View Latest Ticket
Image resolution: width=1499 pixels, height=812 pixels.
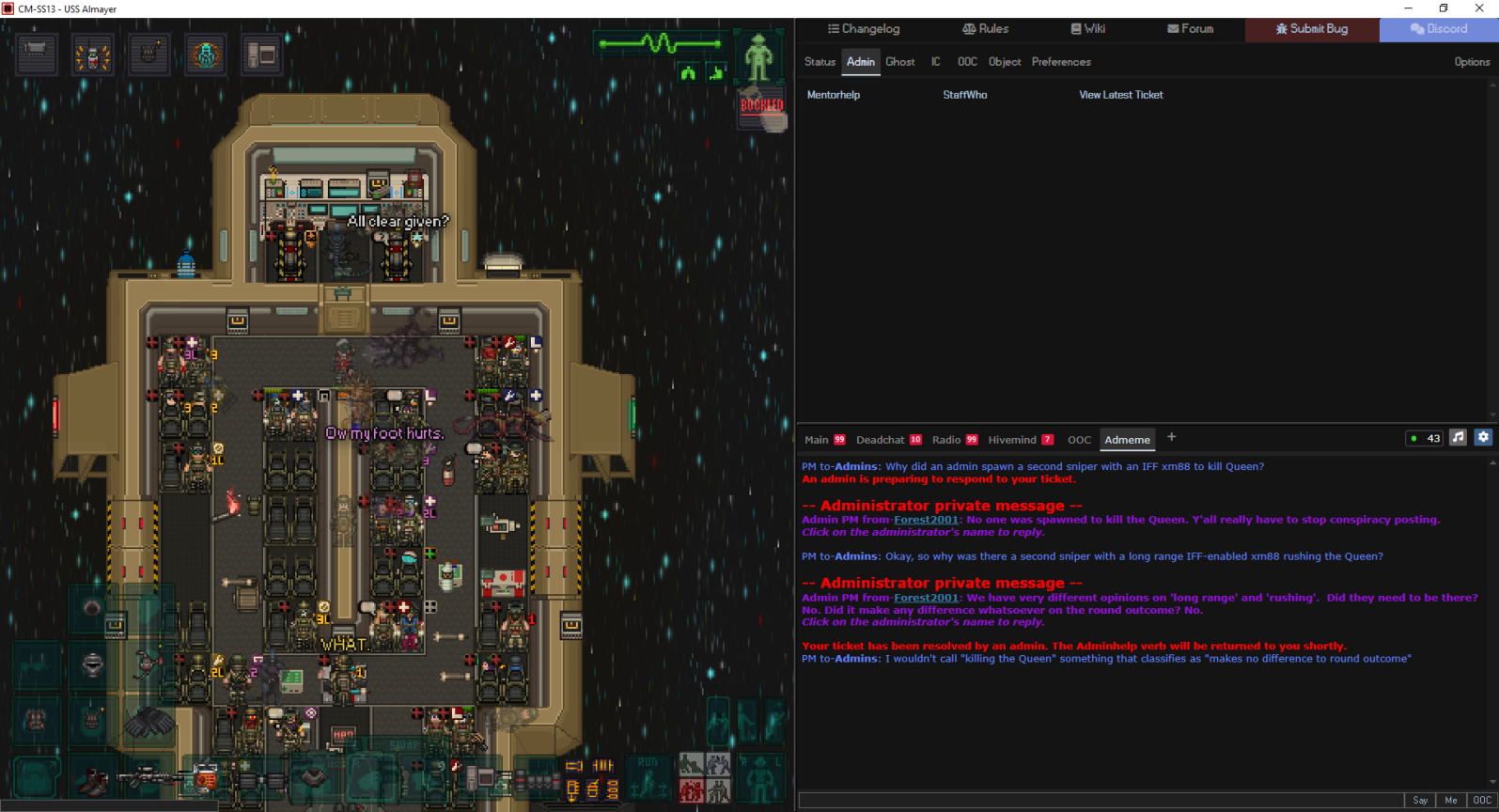(1120, 95)
